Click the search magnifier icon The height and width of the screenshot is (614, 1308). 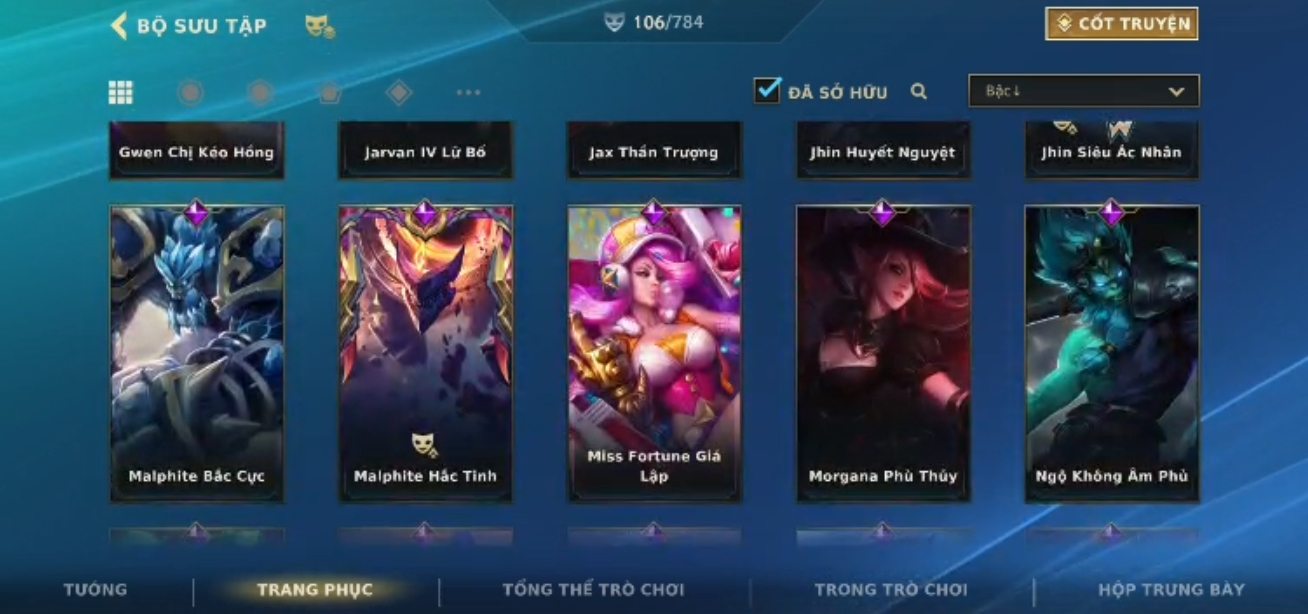[x=919, y=92]
